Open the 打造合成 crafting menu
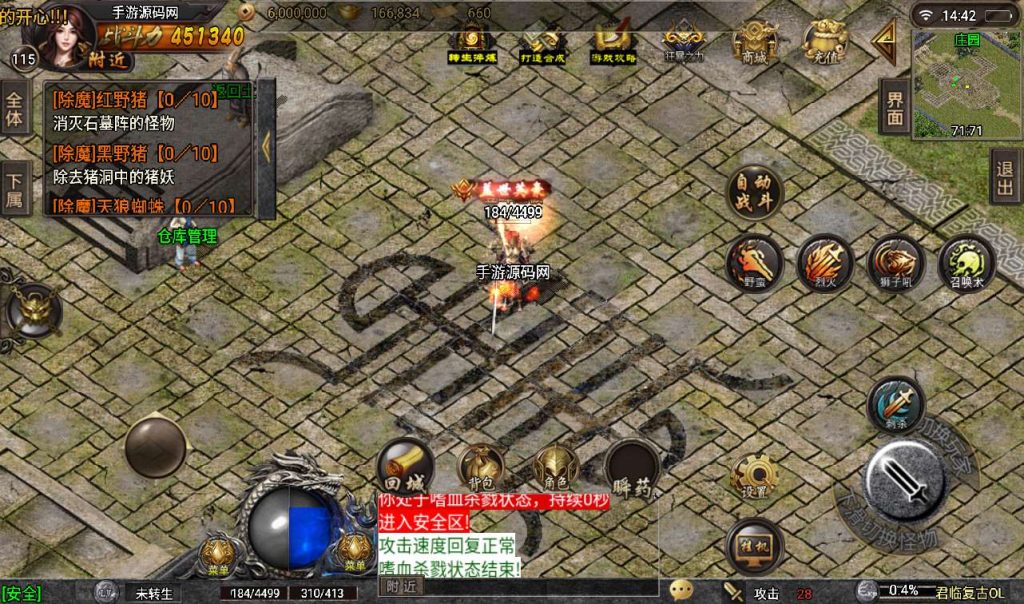This screenshot has width=1024, height=604. pos(543,44)
